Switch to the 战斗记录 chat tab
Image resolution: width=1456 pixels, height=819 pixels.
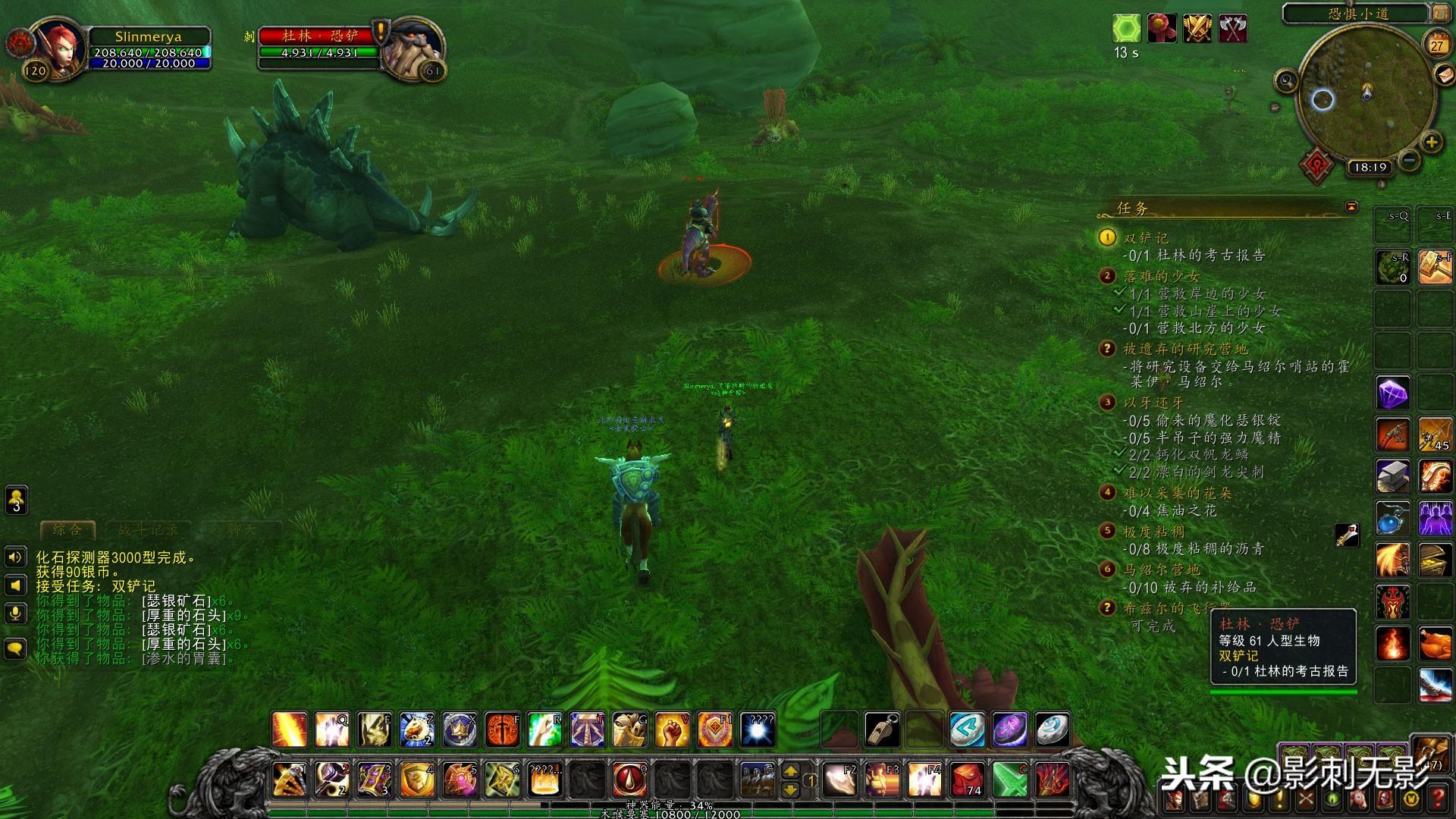pos(147,530)
